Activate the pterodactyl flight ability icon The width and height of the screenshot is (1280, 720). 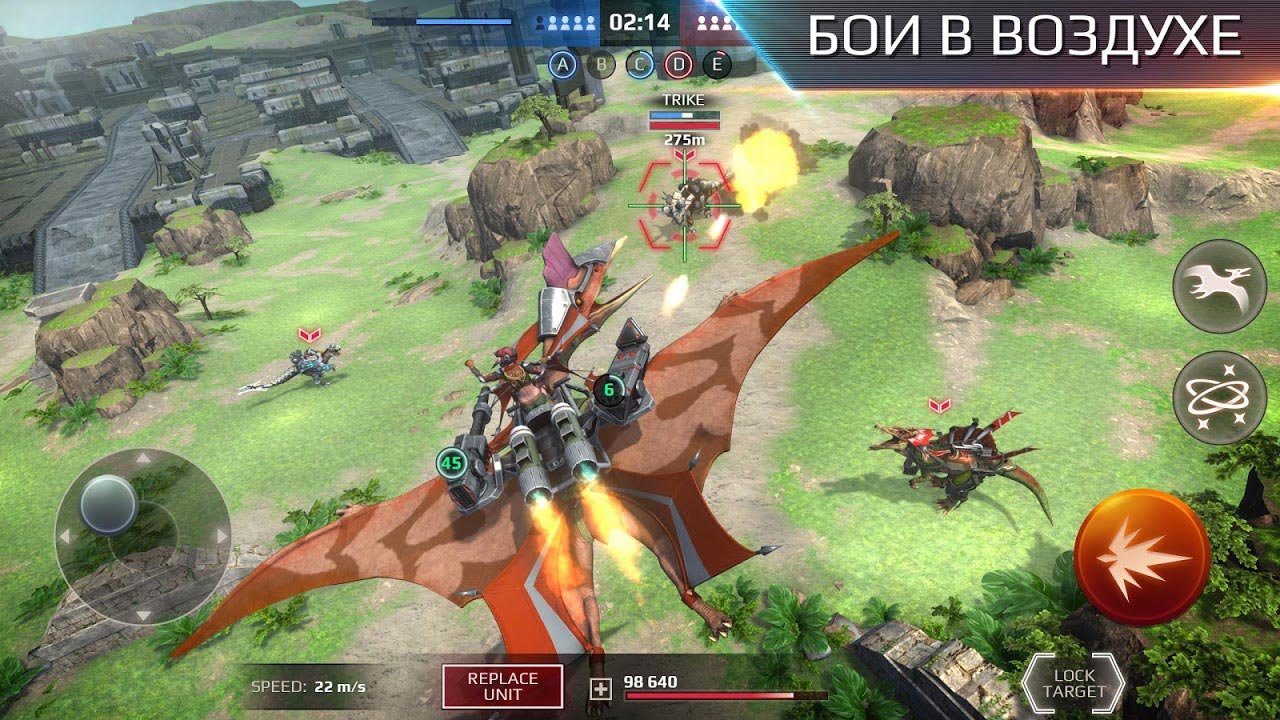(x=1219, y=286)
